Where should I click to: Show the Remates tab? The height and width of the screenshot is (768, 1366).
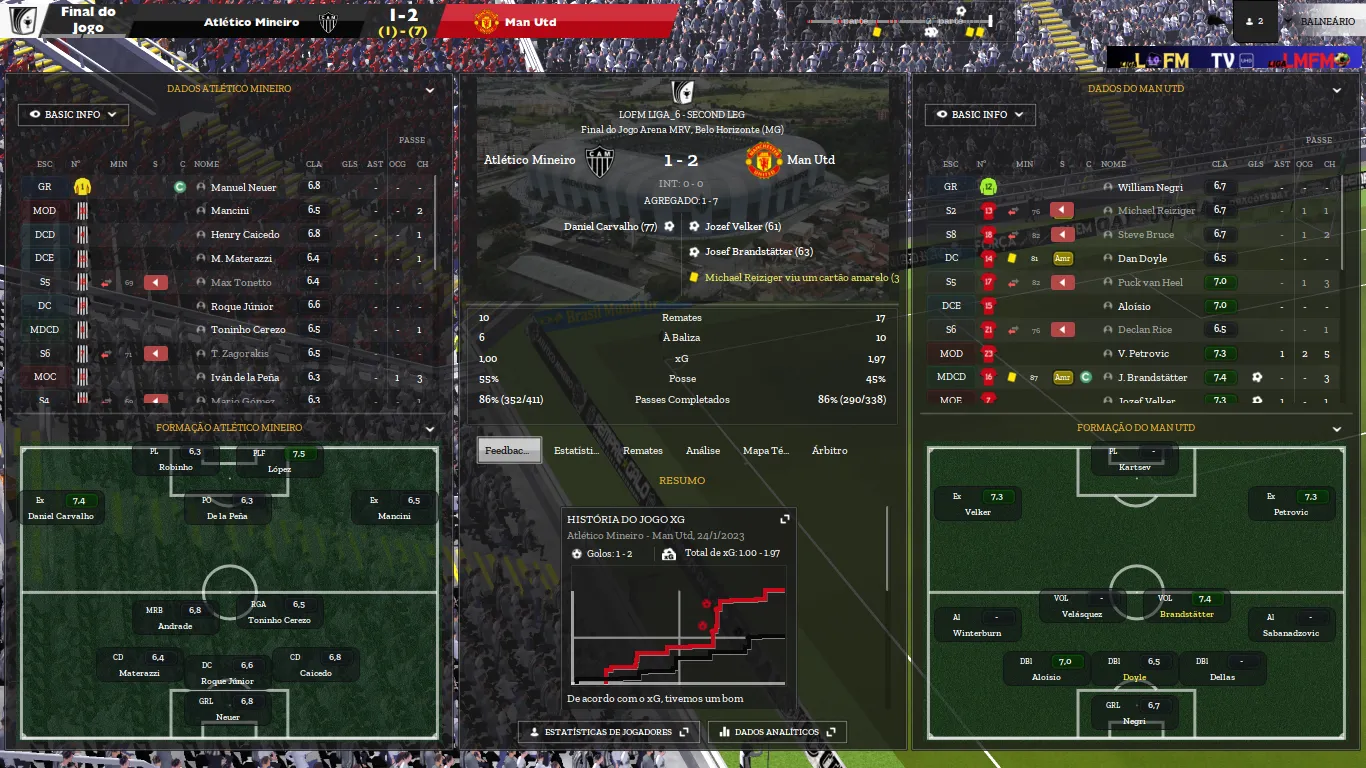[x=642, y=450]
